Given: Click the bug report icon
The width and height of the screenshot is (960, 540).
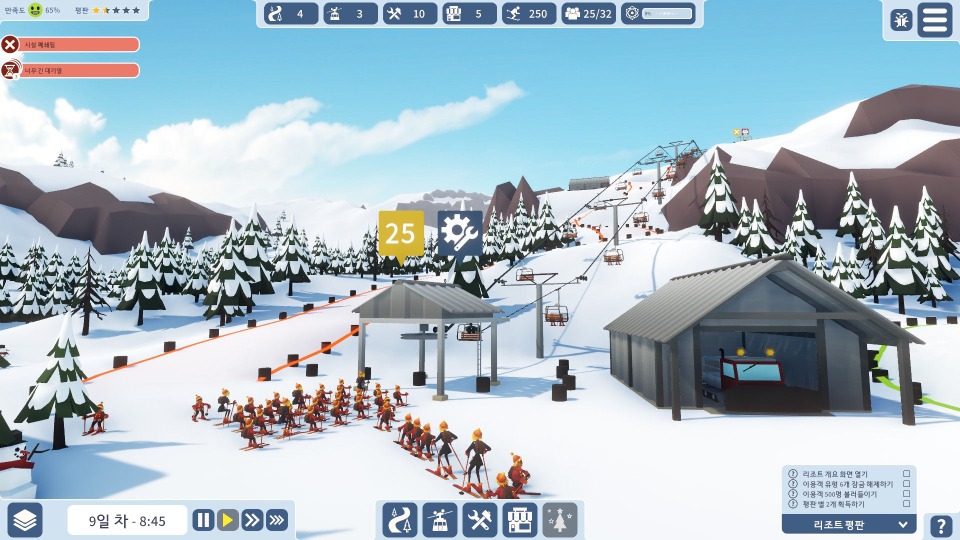Looking at the screenshot, I should [x=901, y=20].
